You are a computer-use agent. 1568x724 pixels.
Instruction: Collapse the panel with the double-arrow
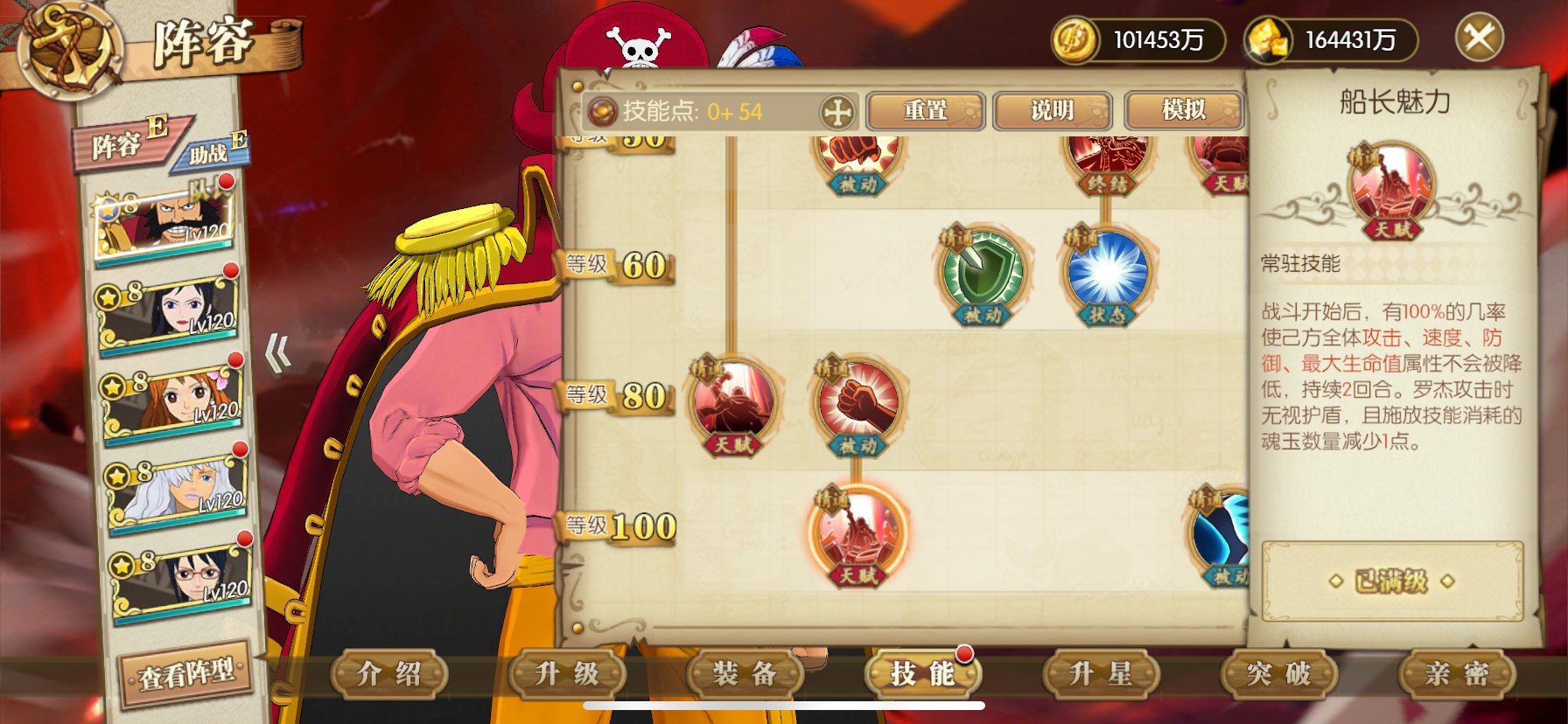pos(278,354)
